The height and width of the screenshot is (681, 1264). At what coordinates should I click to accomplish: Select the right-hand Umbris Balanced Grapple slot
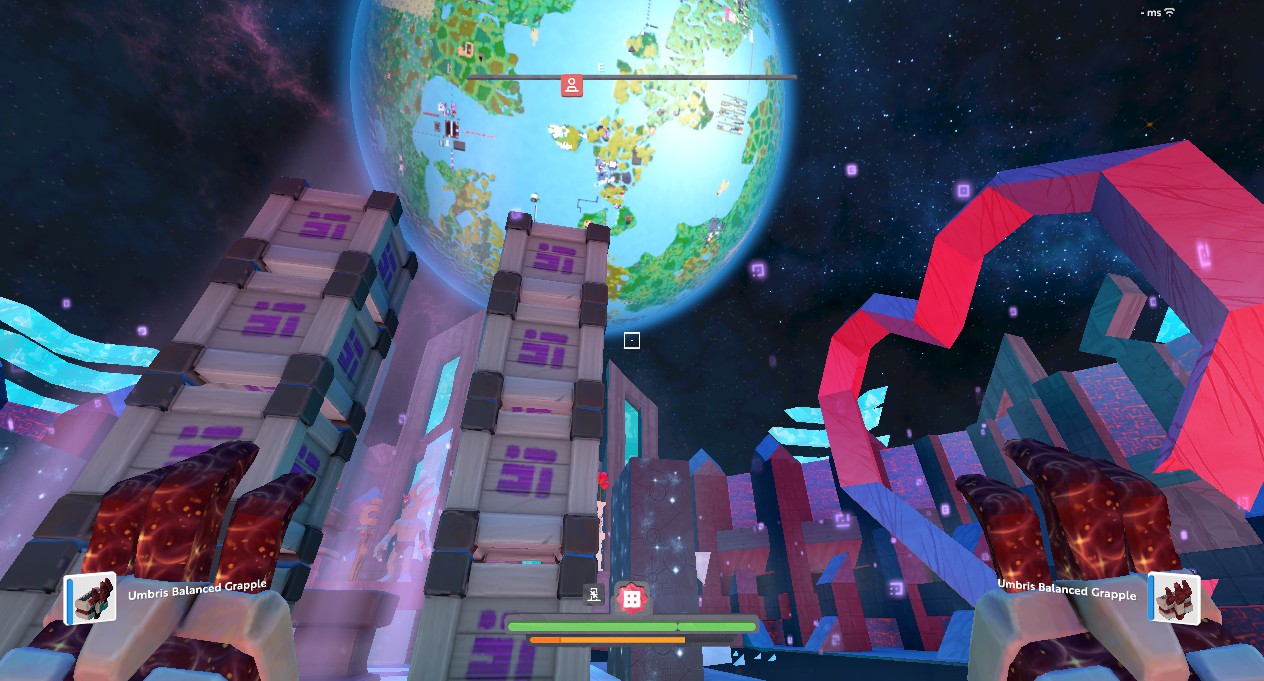[x=1172, y=598]
